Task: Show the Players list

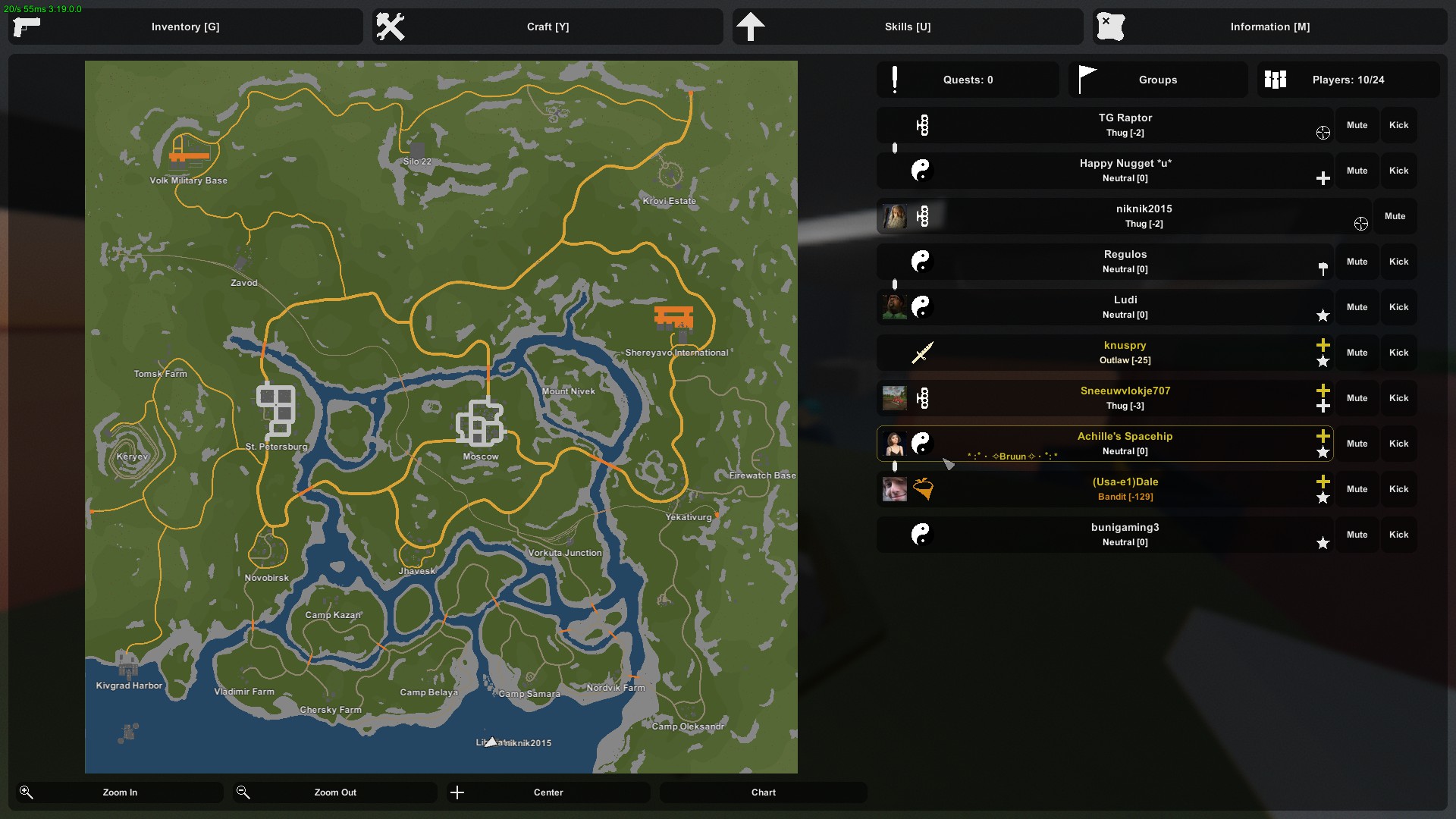Action: tap(1348, 80)
